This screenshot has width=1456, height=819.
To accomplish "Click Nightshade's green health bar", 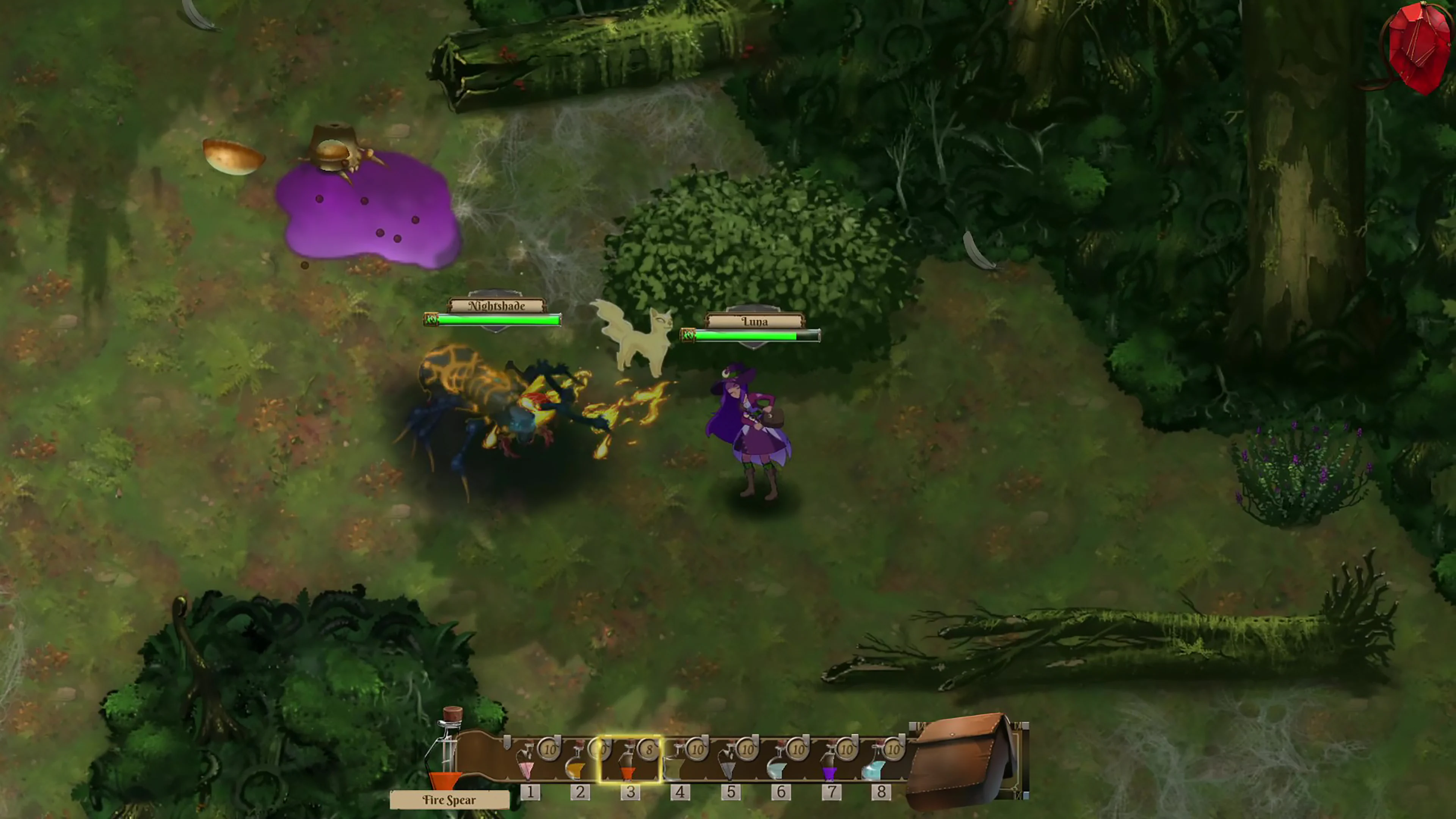I will (x=496, y=319).
